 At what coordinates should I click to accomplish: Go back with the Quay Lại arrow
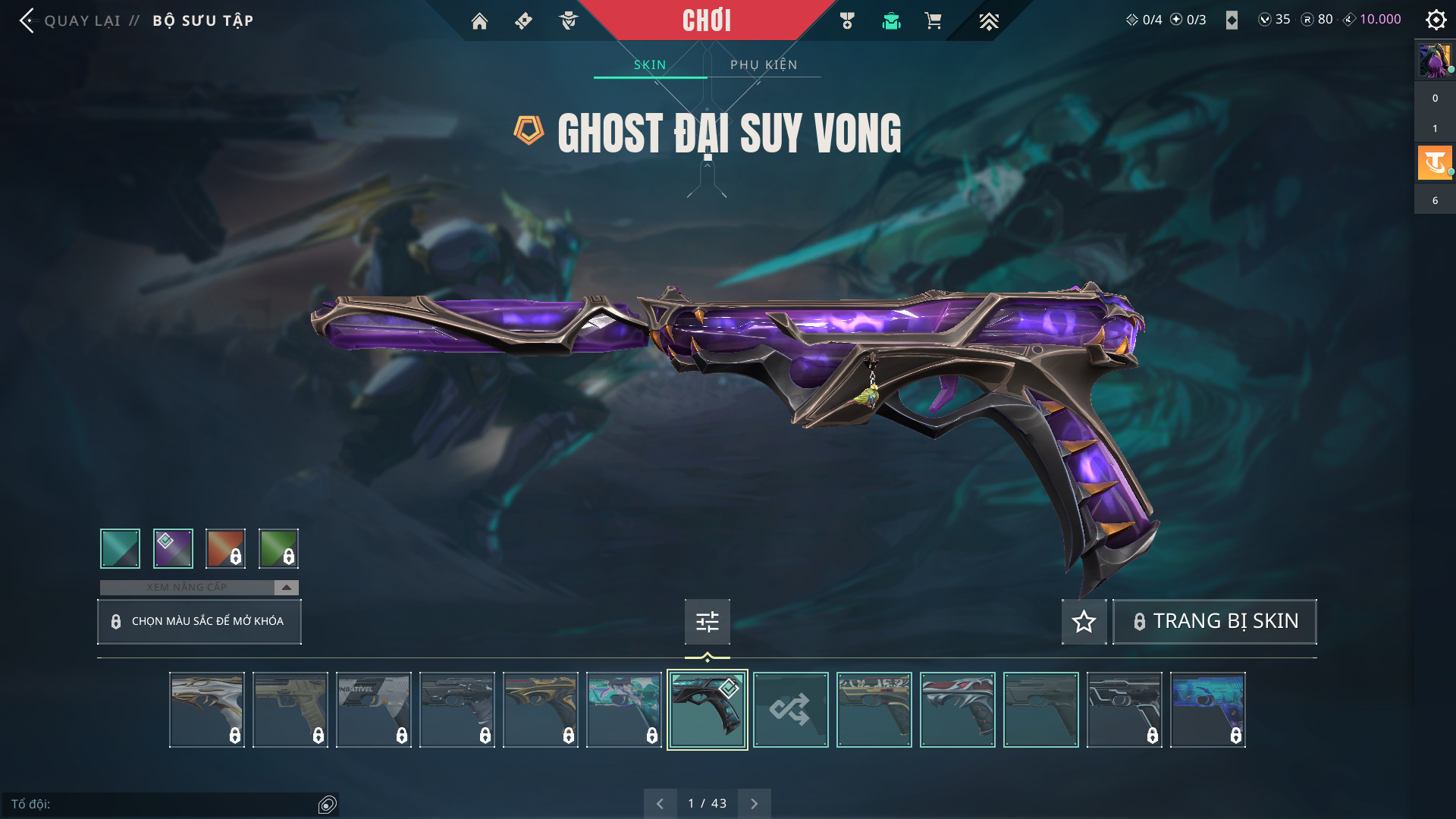pos(27,20)
